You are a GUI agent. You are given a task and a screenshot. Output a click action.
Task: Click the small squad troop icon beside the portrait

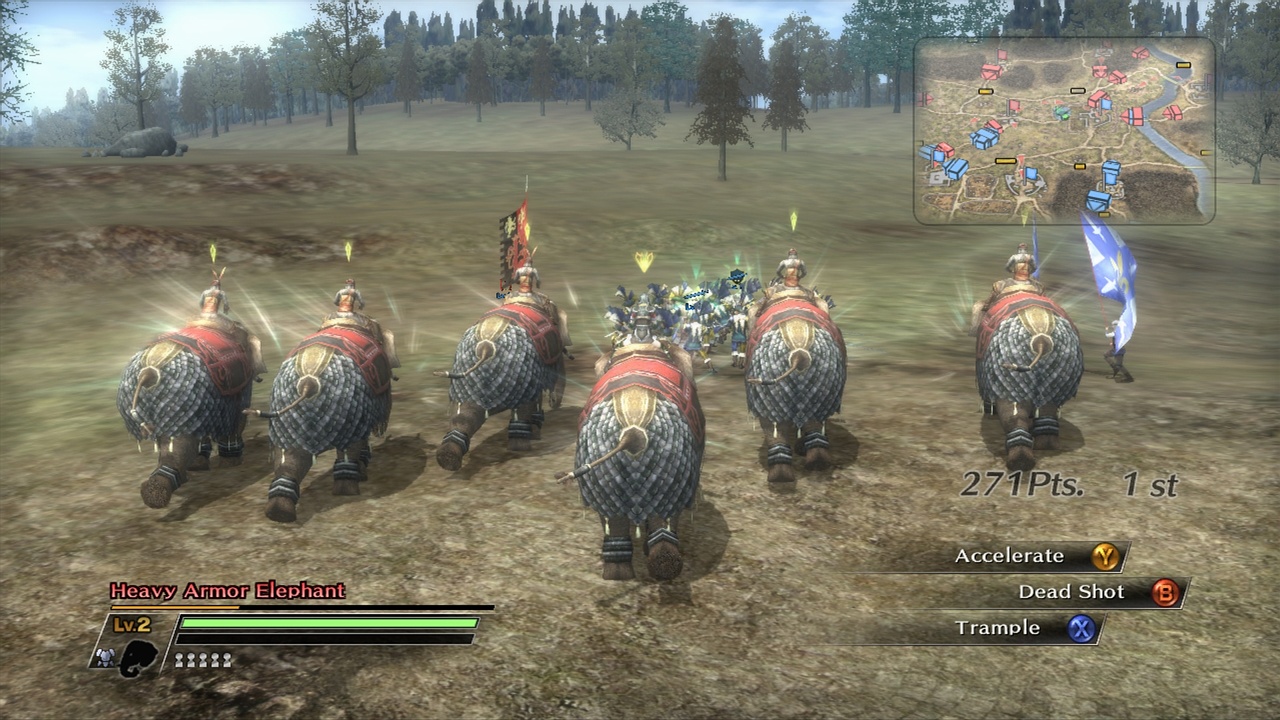pyautogui.click(x=105, y=659)
